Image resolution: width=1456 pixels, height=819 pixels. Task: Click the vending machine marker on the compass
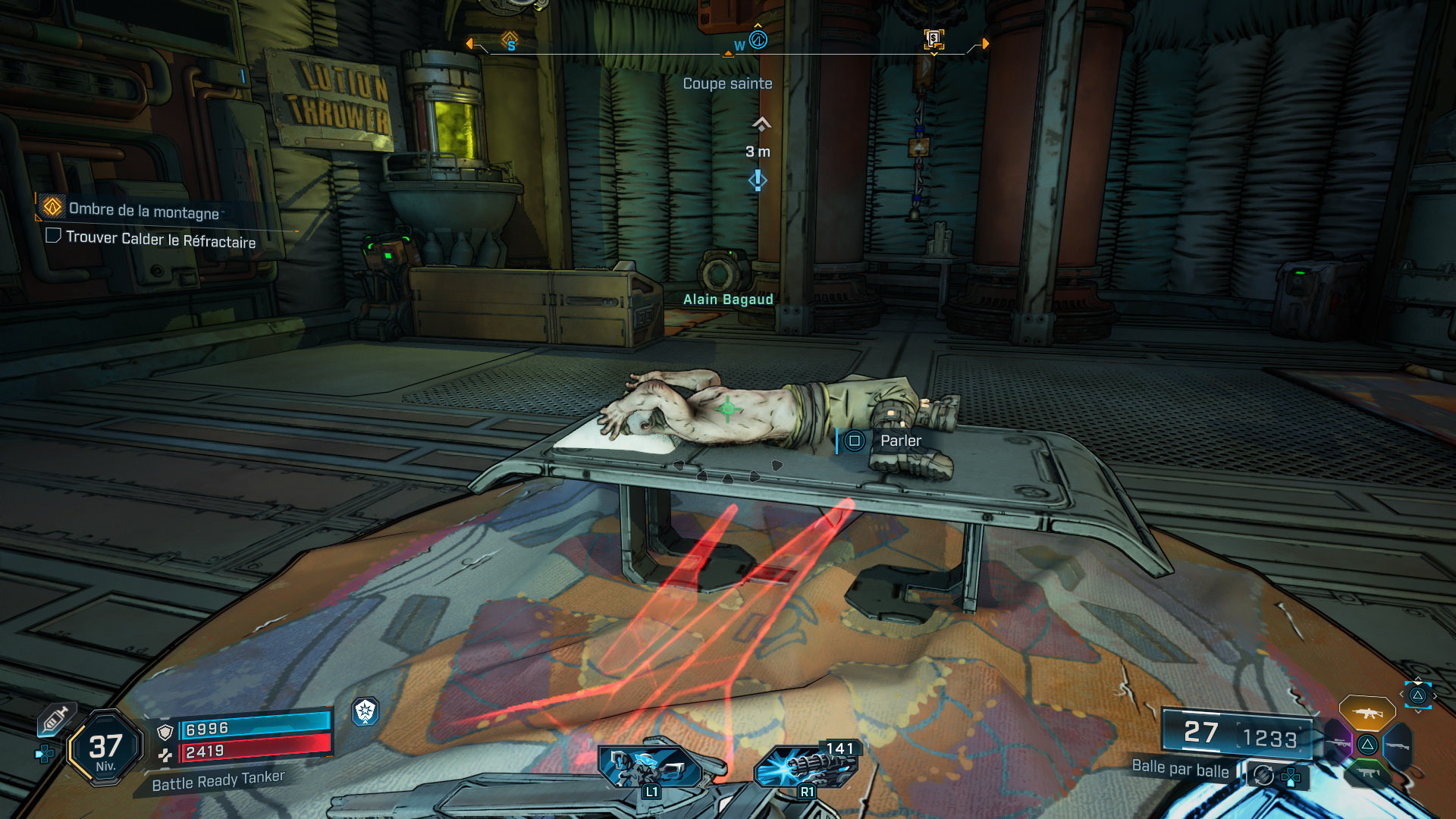point(934,38)
